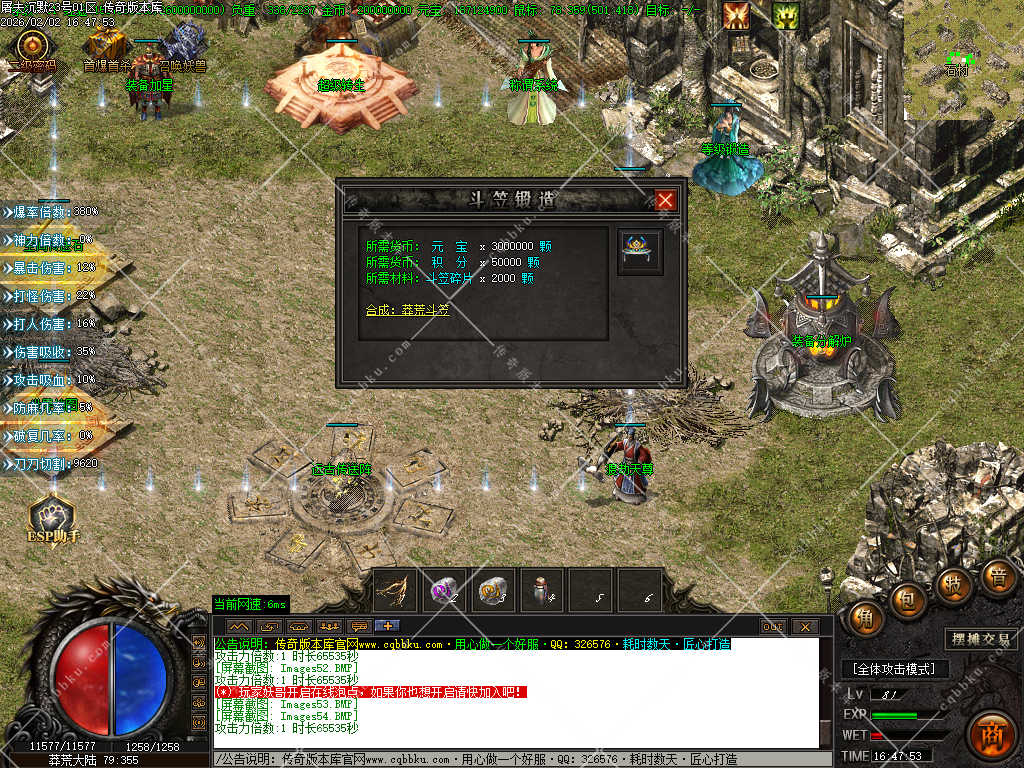Open the minimap in the corner

963,55
